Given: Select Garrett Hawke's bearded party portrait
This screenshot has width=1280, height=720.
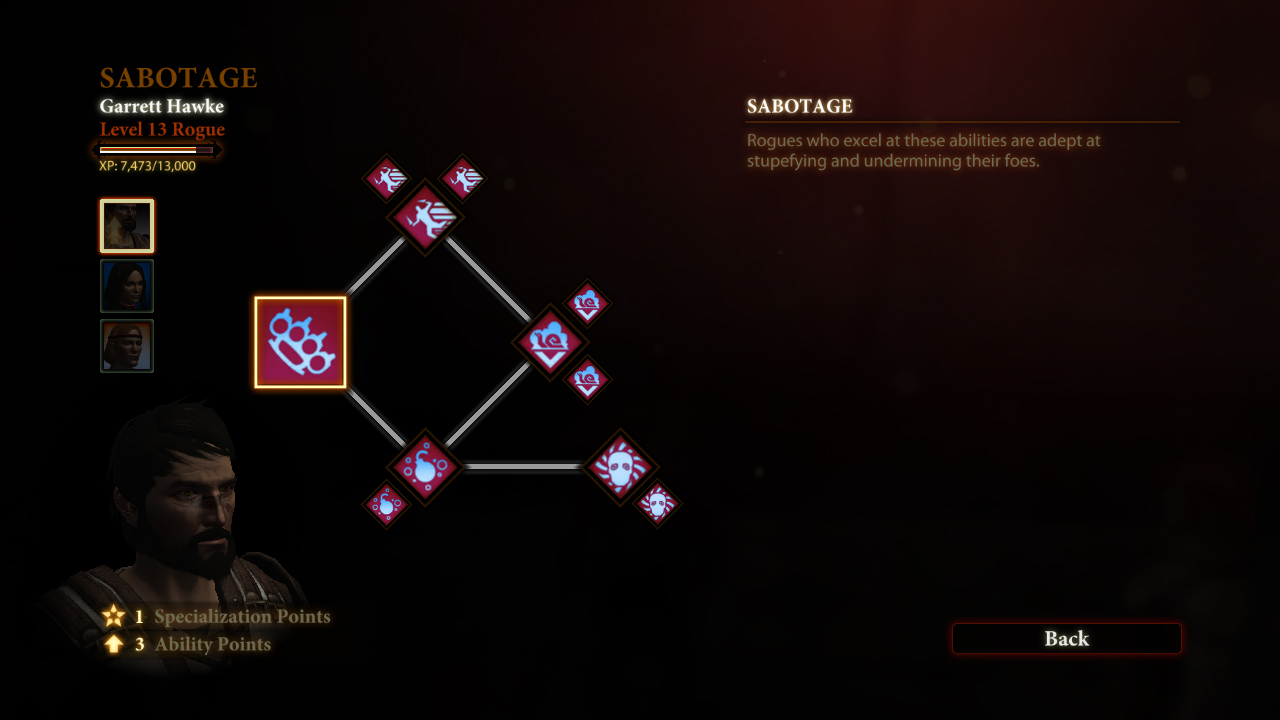Looking at the screenshot, I should (x=127, y=226).
